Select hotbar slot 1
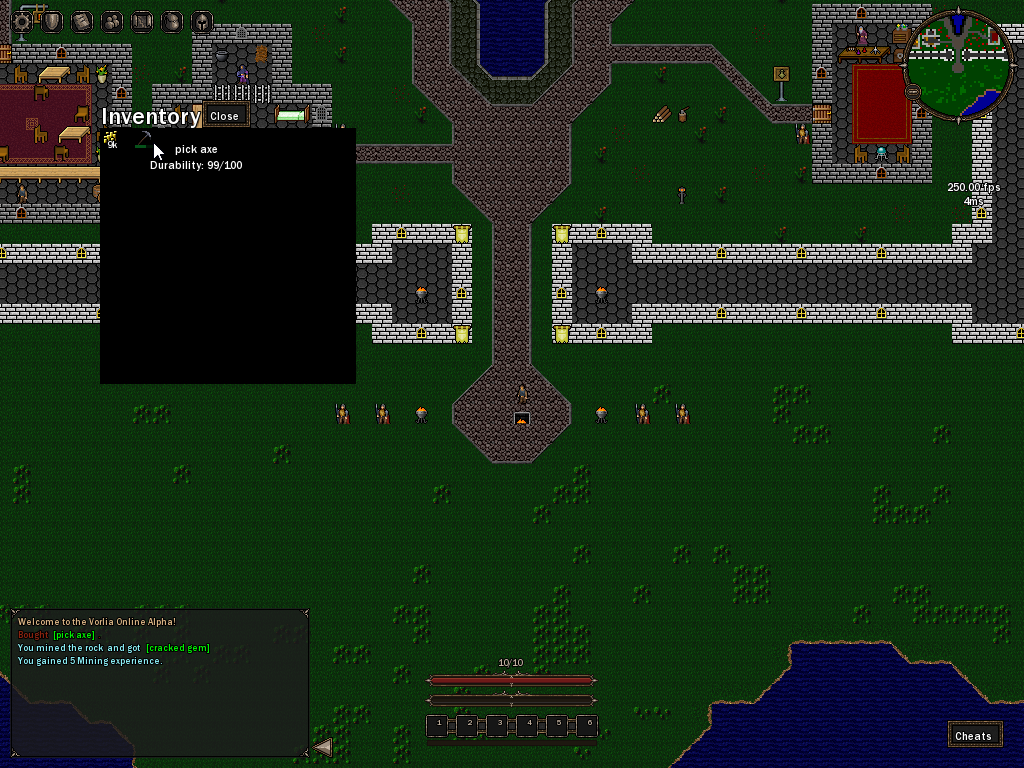This screenshot has width=1024, height=768. 437,725
